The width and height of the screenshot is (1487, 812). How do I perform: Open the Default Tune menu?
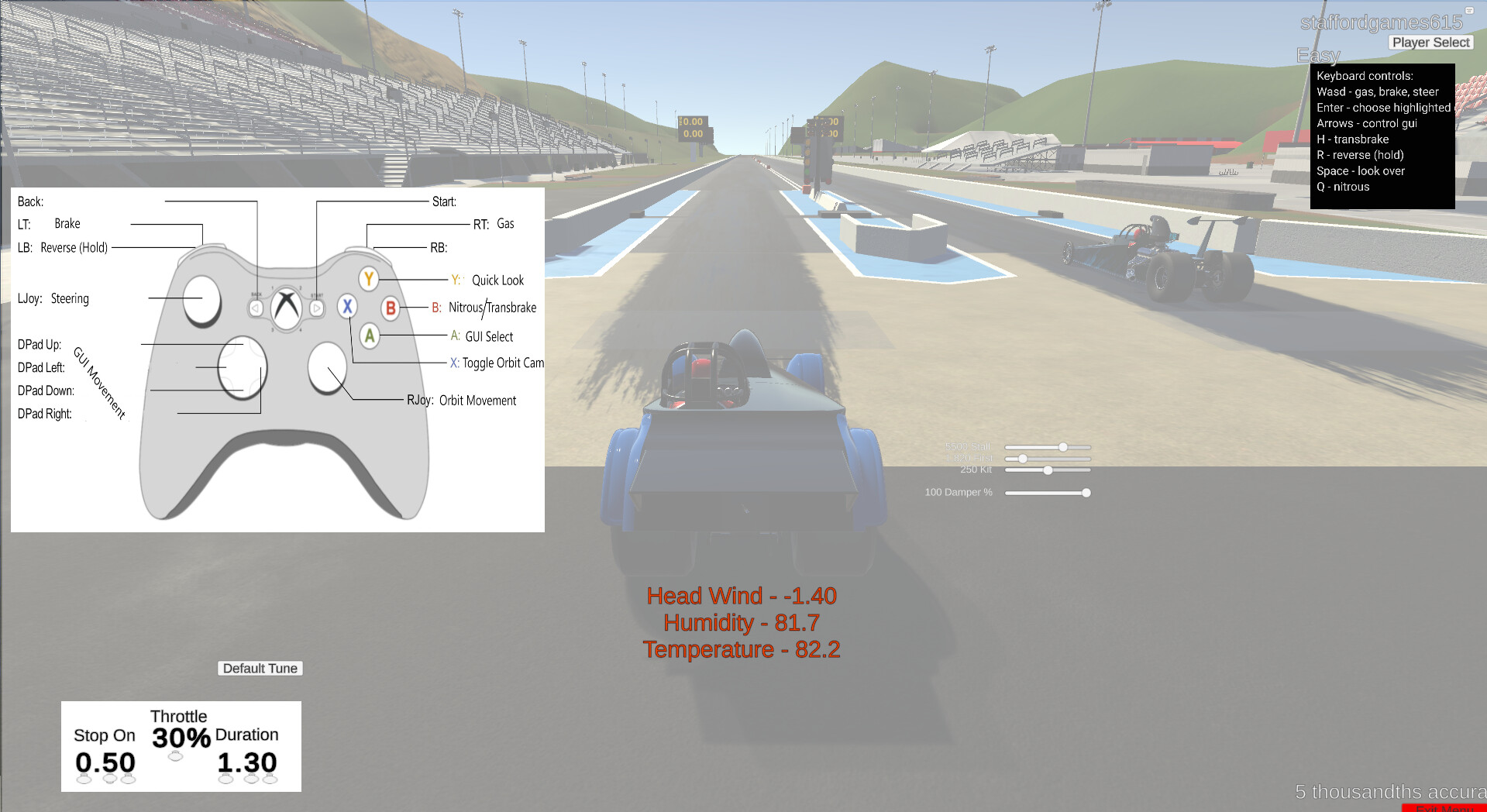[x=260, y=668]
